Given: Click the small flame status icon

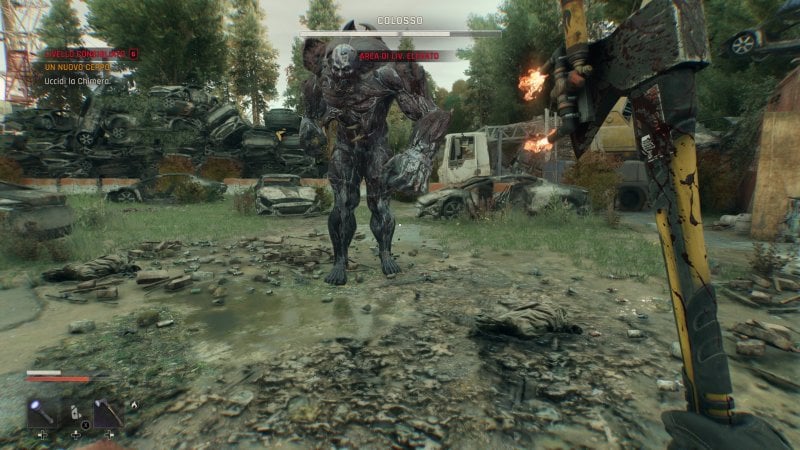Looking at the screenshot, I should pos(132,405).
